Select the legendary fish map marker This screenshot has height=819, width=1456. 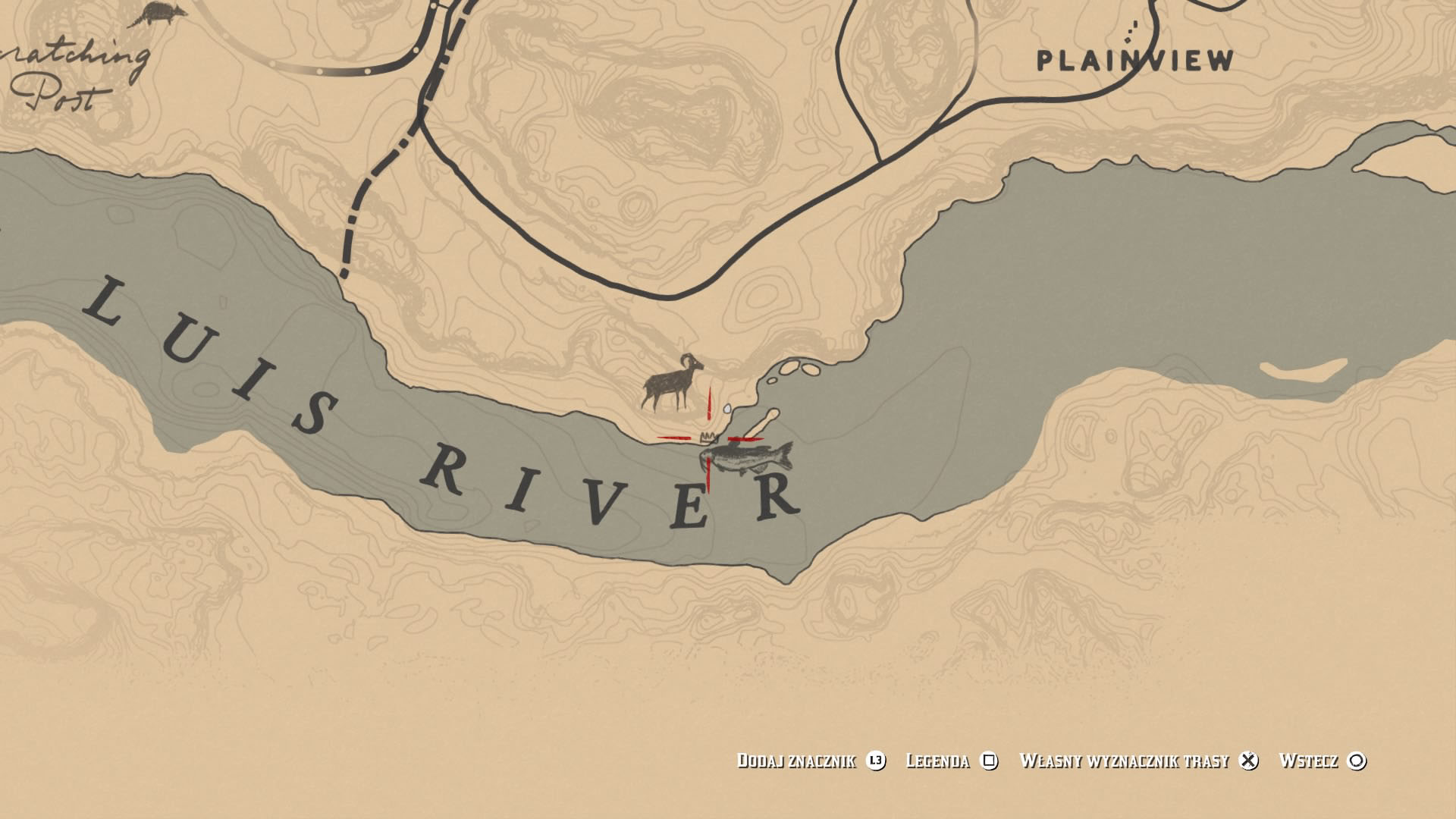748,459
